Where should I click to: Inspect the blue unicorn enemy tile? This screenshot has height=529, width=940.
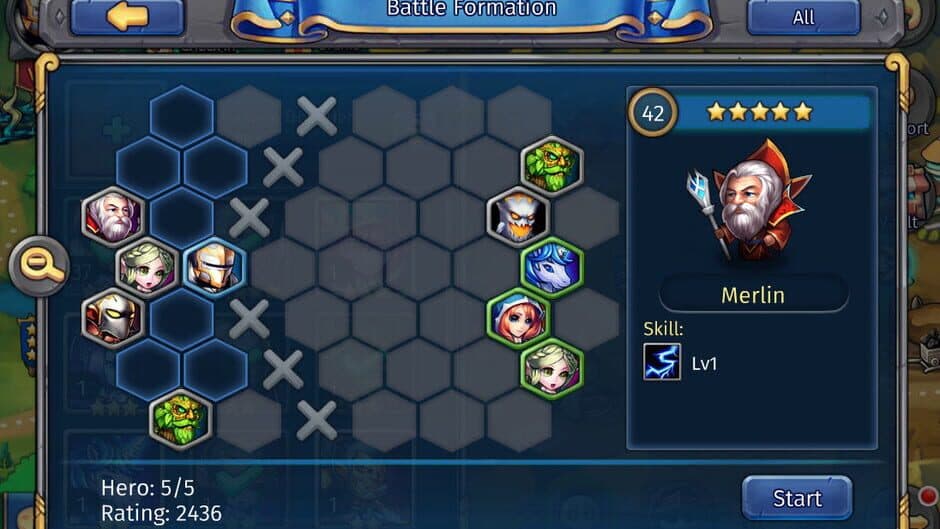click(x=551, y=267)
